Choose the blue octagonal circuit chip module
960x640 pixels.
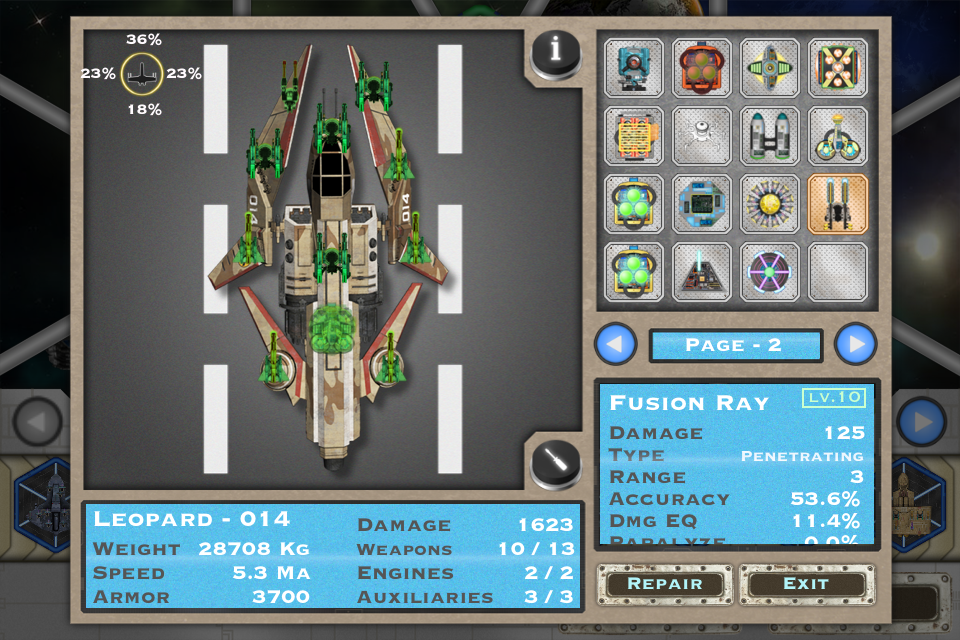pyautogui.click(x=702, y=204)
